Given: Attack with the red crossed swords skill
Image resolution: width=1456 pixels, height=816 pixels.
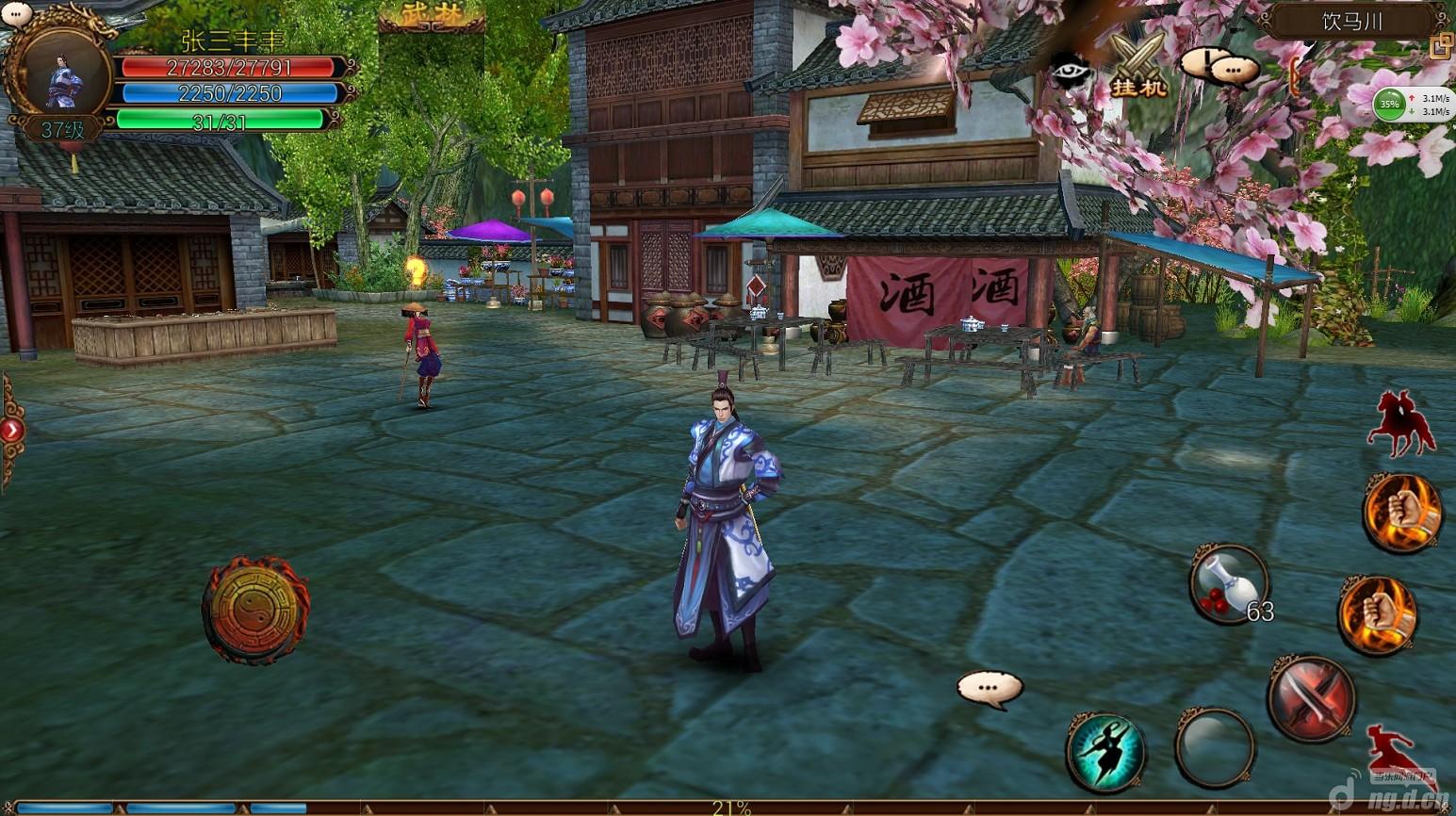Looking at the screenshot, I should click(1311, 698).
